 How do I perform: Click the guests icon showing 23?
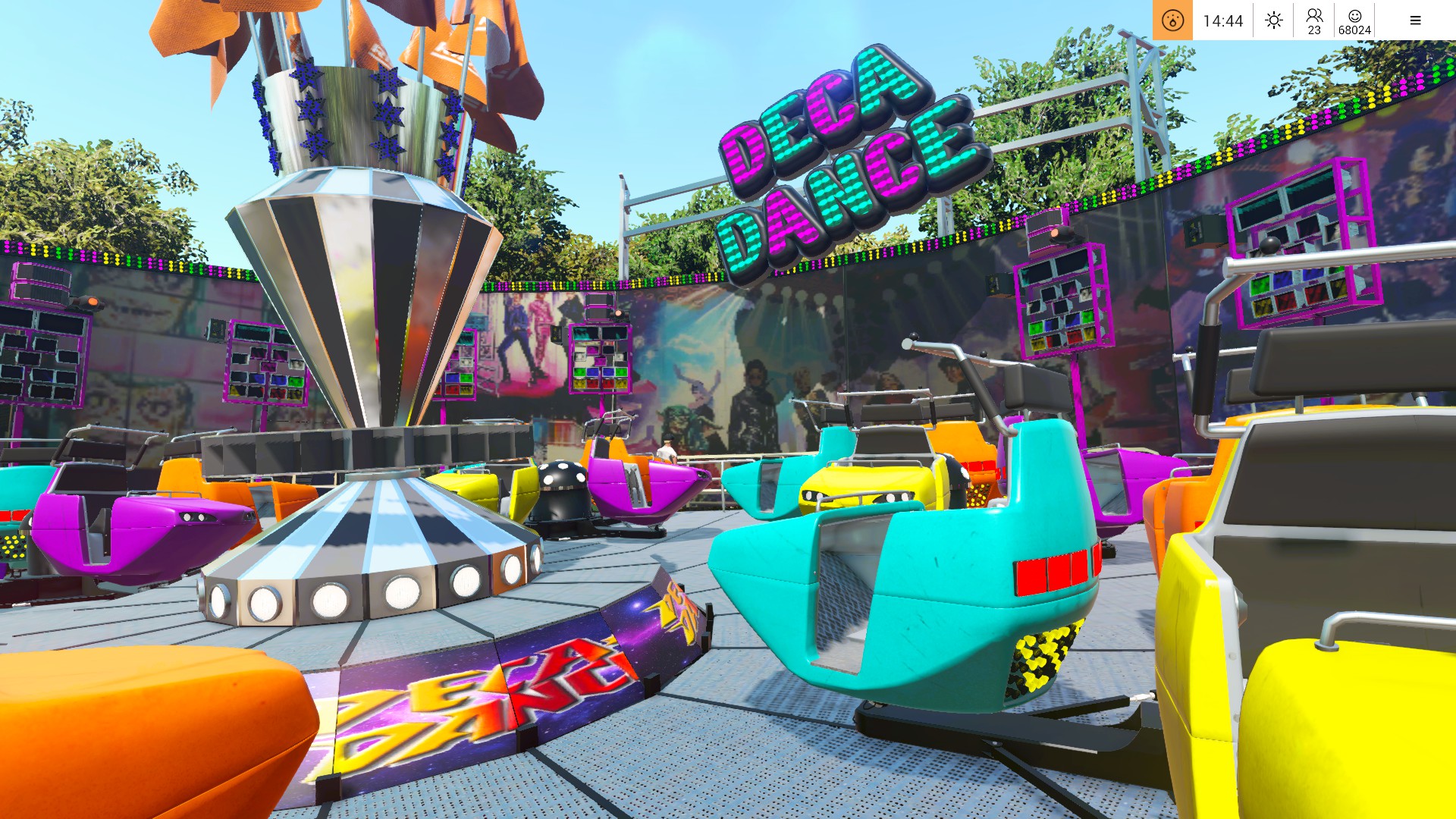coord(1313,20)
